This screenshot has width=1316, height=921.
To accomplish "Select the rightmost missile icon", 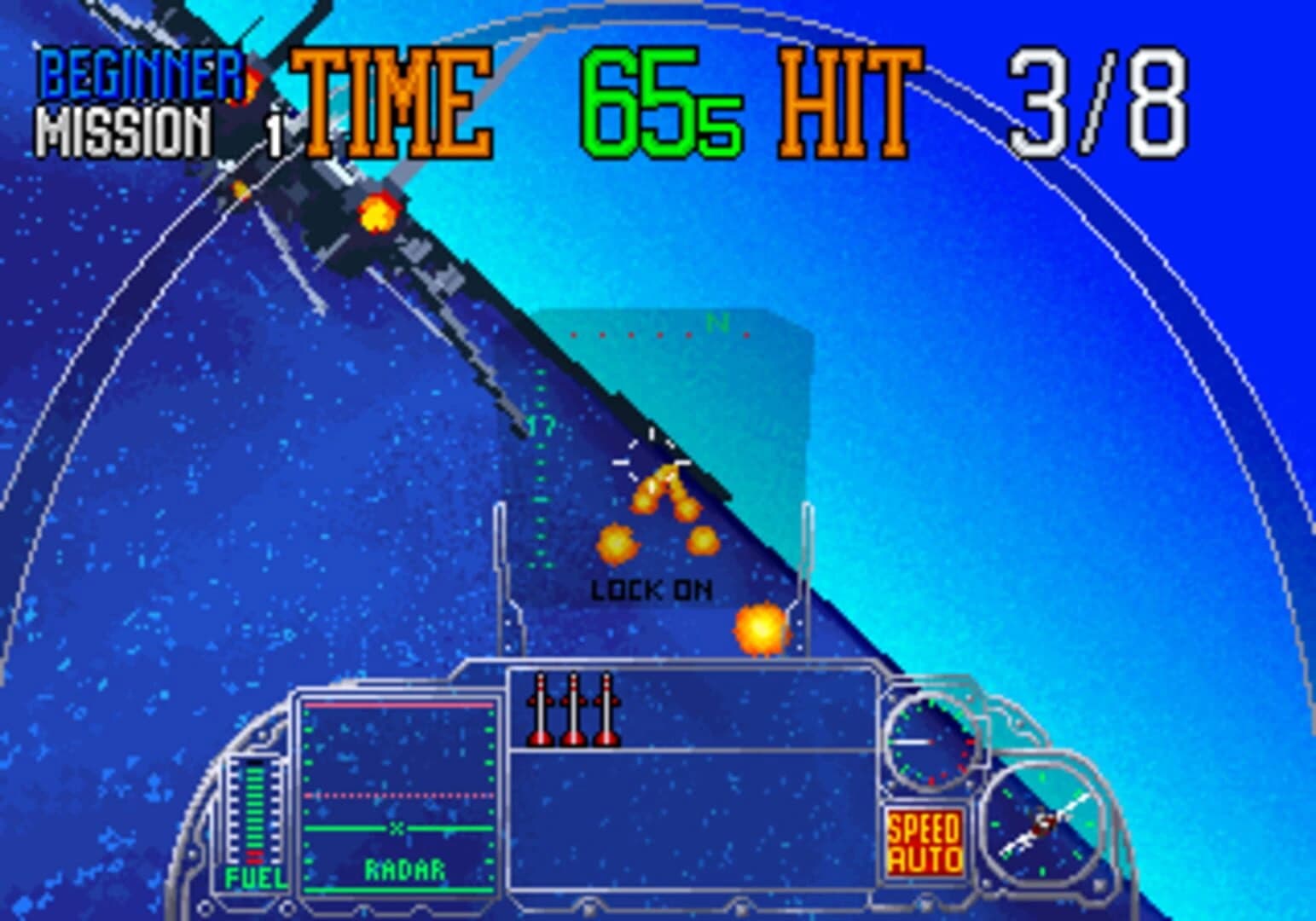I will click(x=607, y=710).
